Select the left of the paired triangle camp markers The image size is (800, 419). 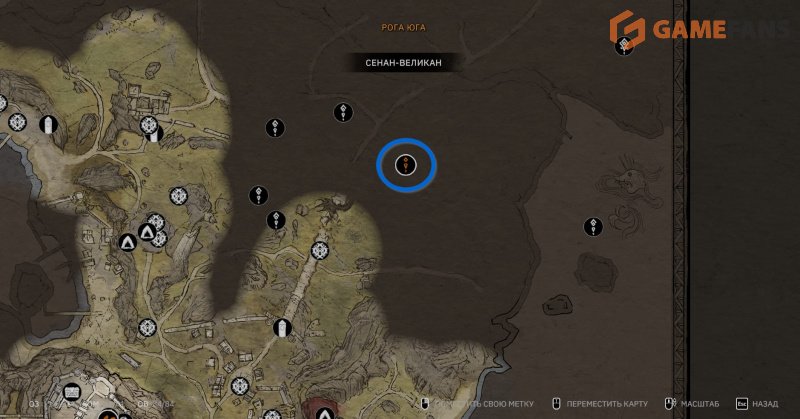click(128, 242)
